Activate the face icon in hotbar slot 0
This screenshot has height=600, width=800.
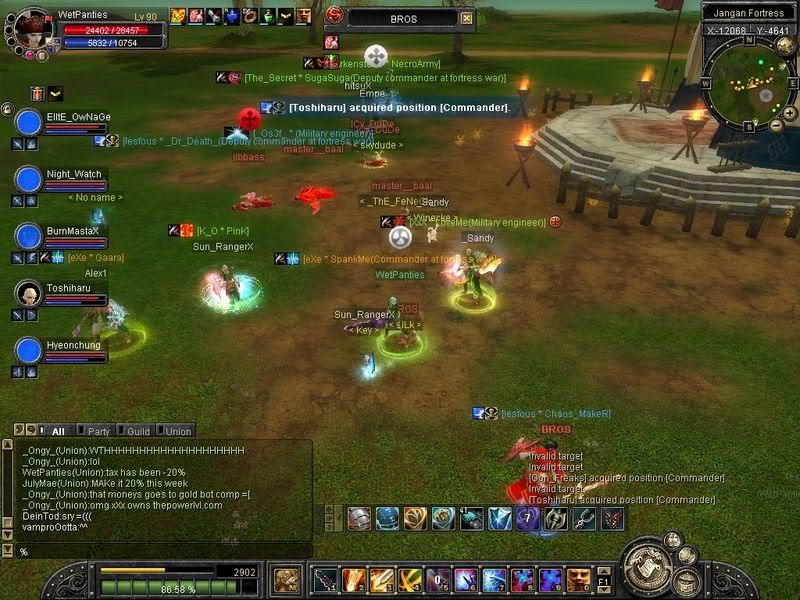coord(578,579)
